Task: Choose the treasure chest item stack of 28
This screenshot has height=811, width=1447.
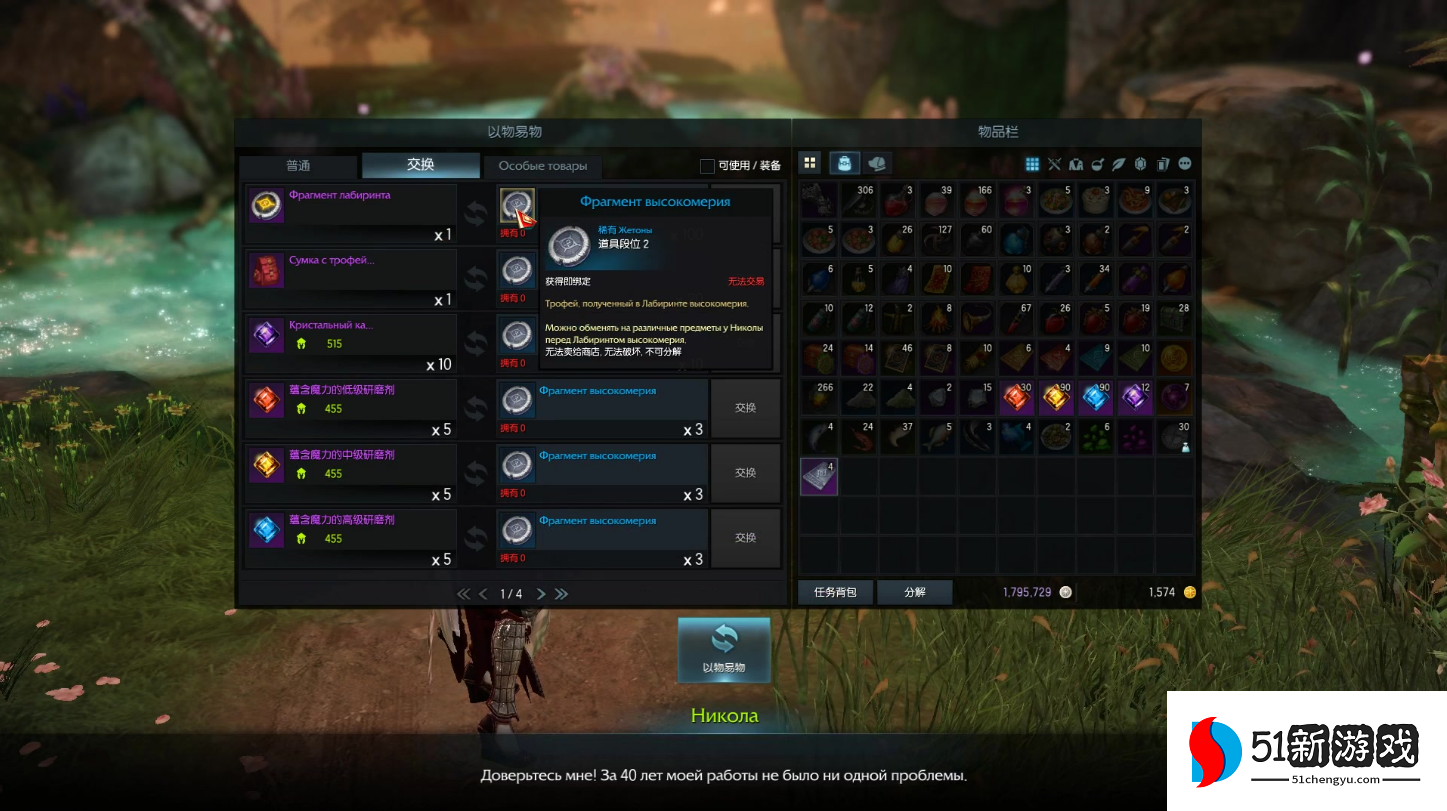Action: point(1176,320)
